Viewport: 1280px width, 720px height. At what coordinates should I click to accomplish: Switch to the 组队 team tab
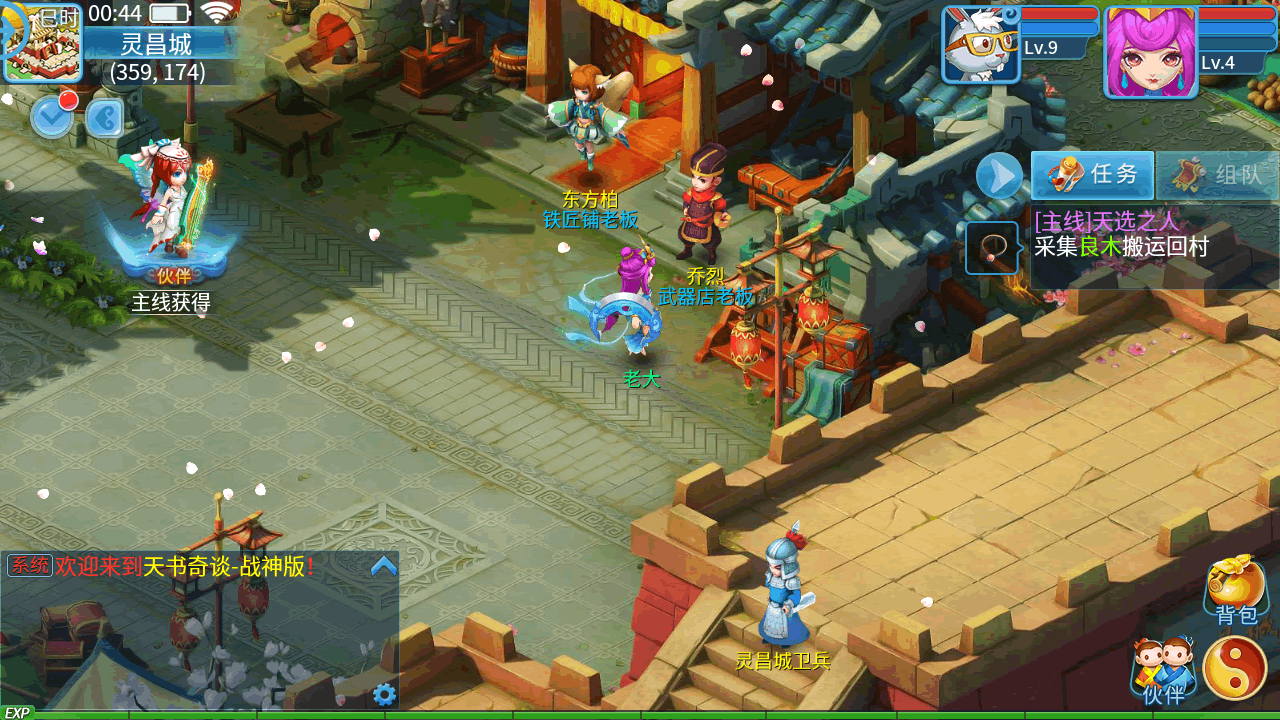[1218, 175]
